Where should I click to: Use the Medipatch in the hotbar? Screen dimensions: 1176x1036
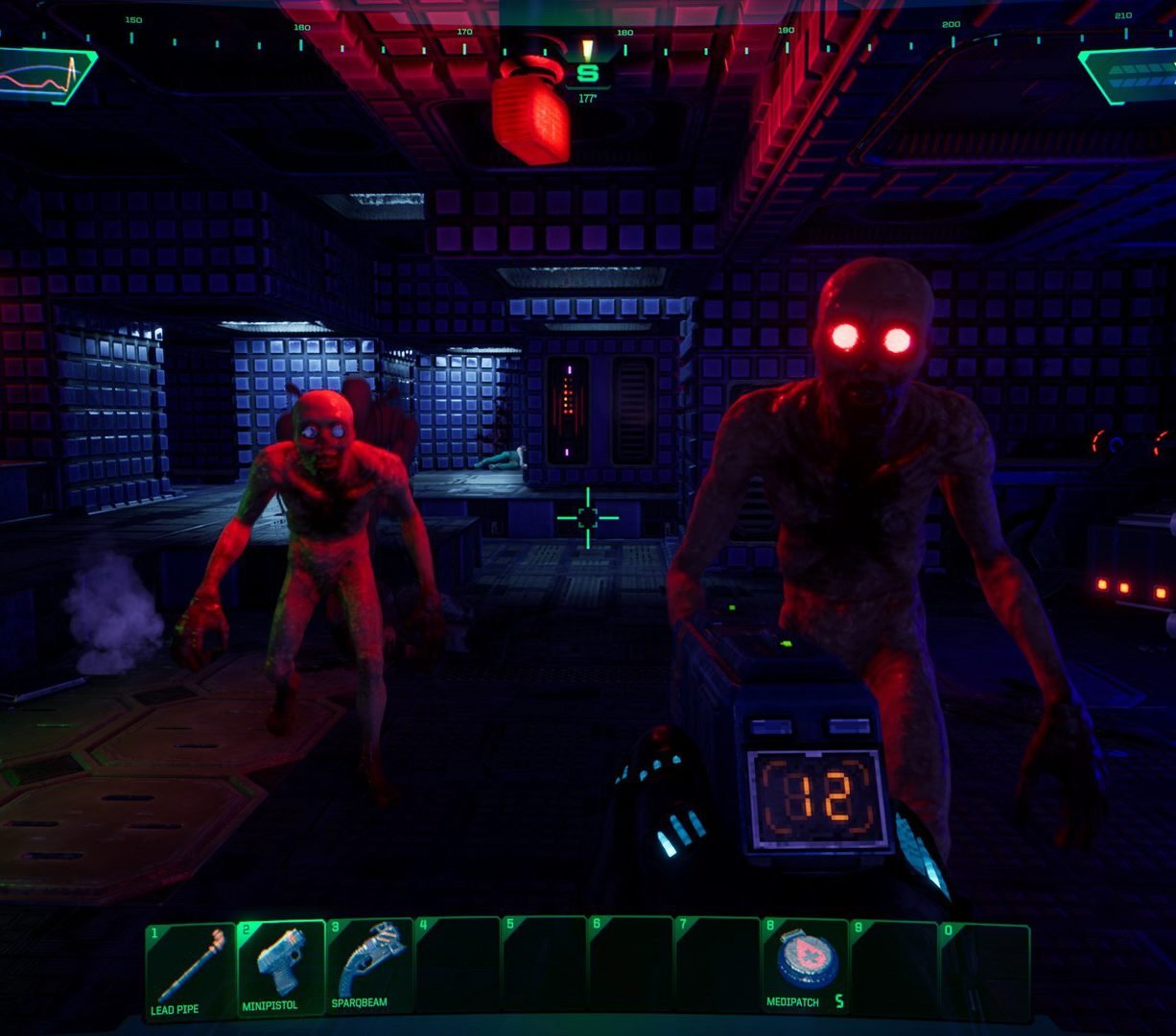805,969
